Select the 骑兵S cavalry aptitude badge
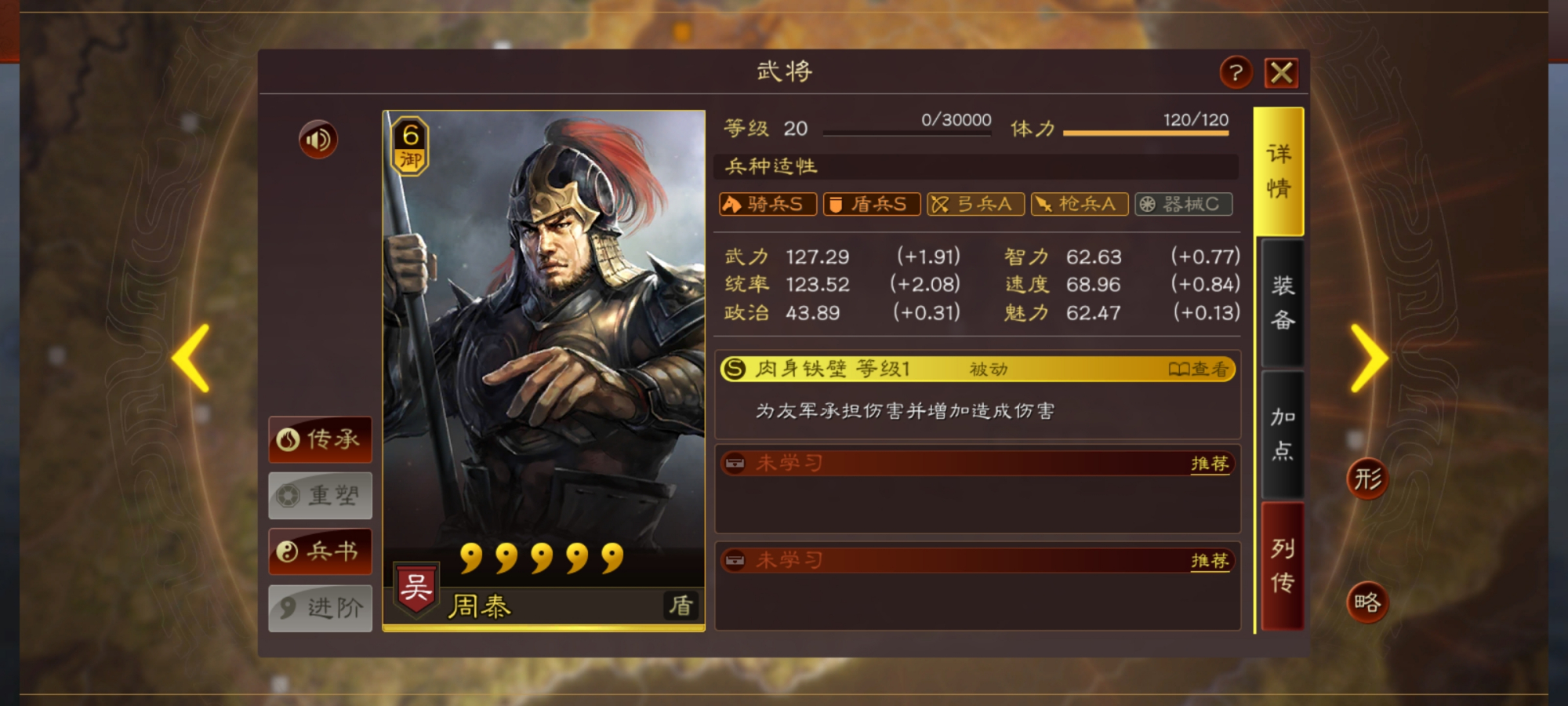1568x706 pixels. pos(767,204)
